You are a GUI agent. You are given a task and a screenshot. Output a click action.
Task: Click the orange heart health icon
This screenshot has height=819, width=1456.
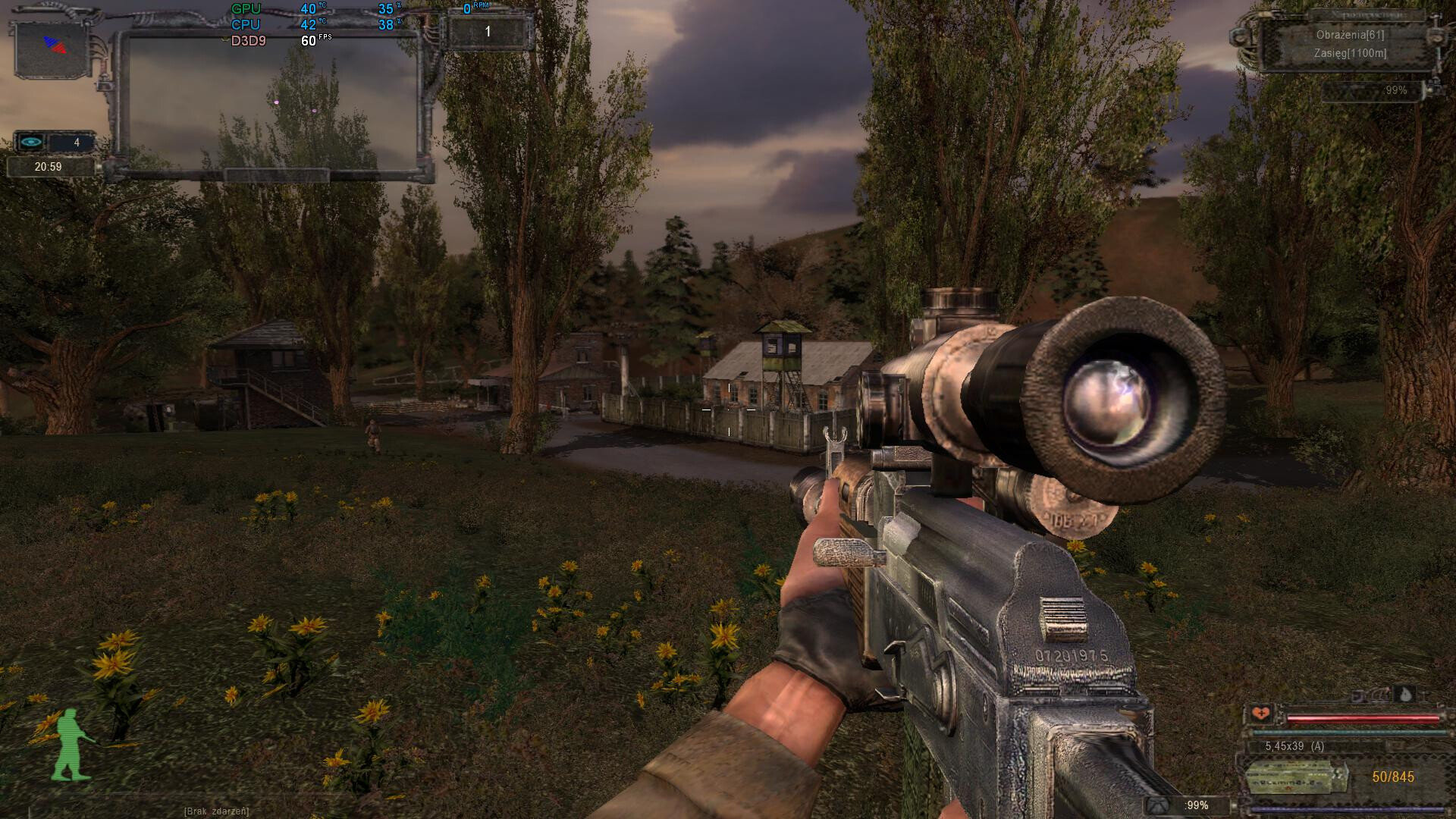coord(1261,713)
